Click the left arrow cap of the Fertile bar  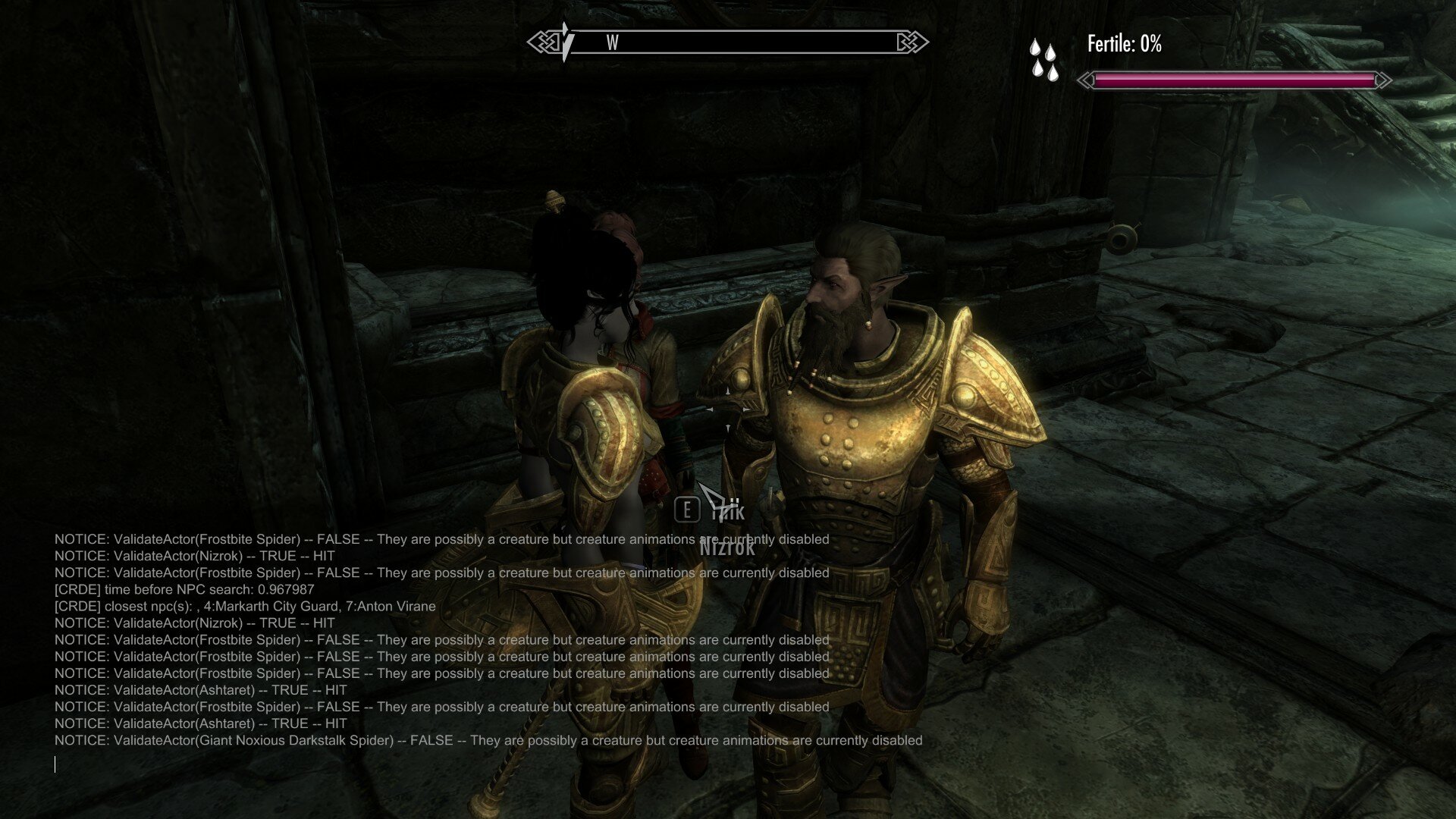[1084, 79]
